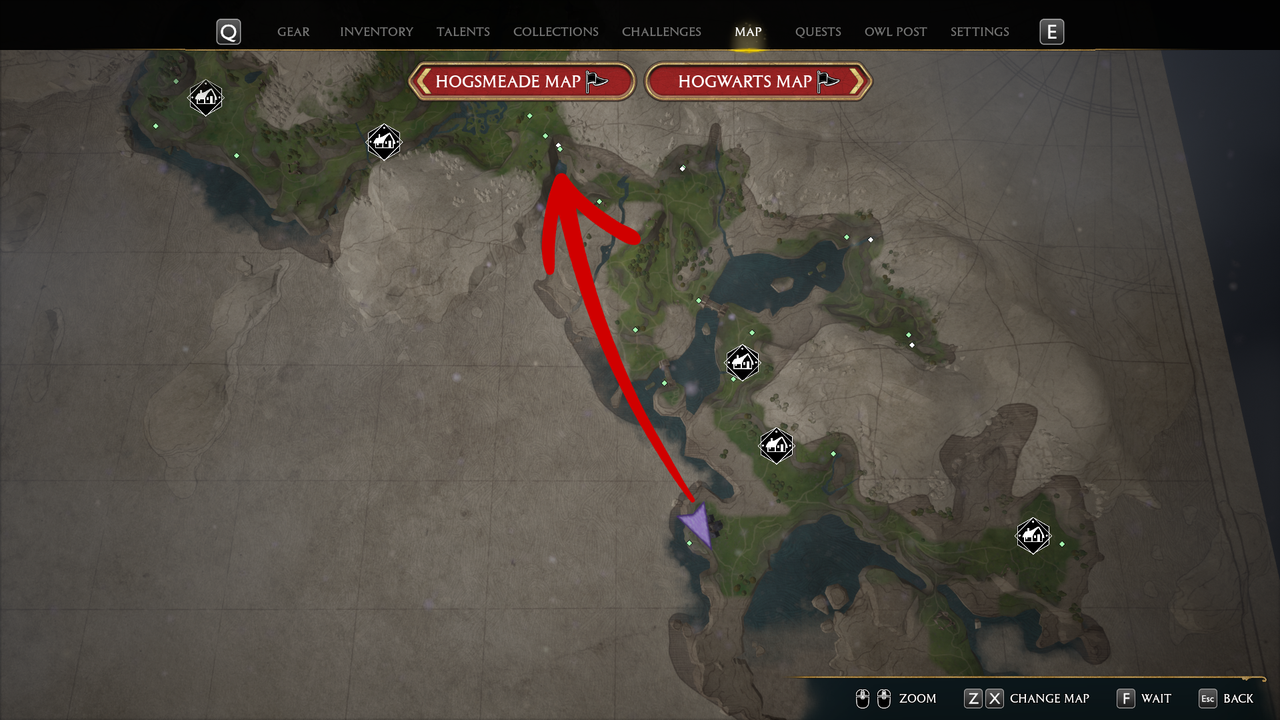Image resolution: width=1280 pixels, height=720 pixels.
Task: Select the Talents menu item
Action: (x=463, y=31)
